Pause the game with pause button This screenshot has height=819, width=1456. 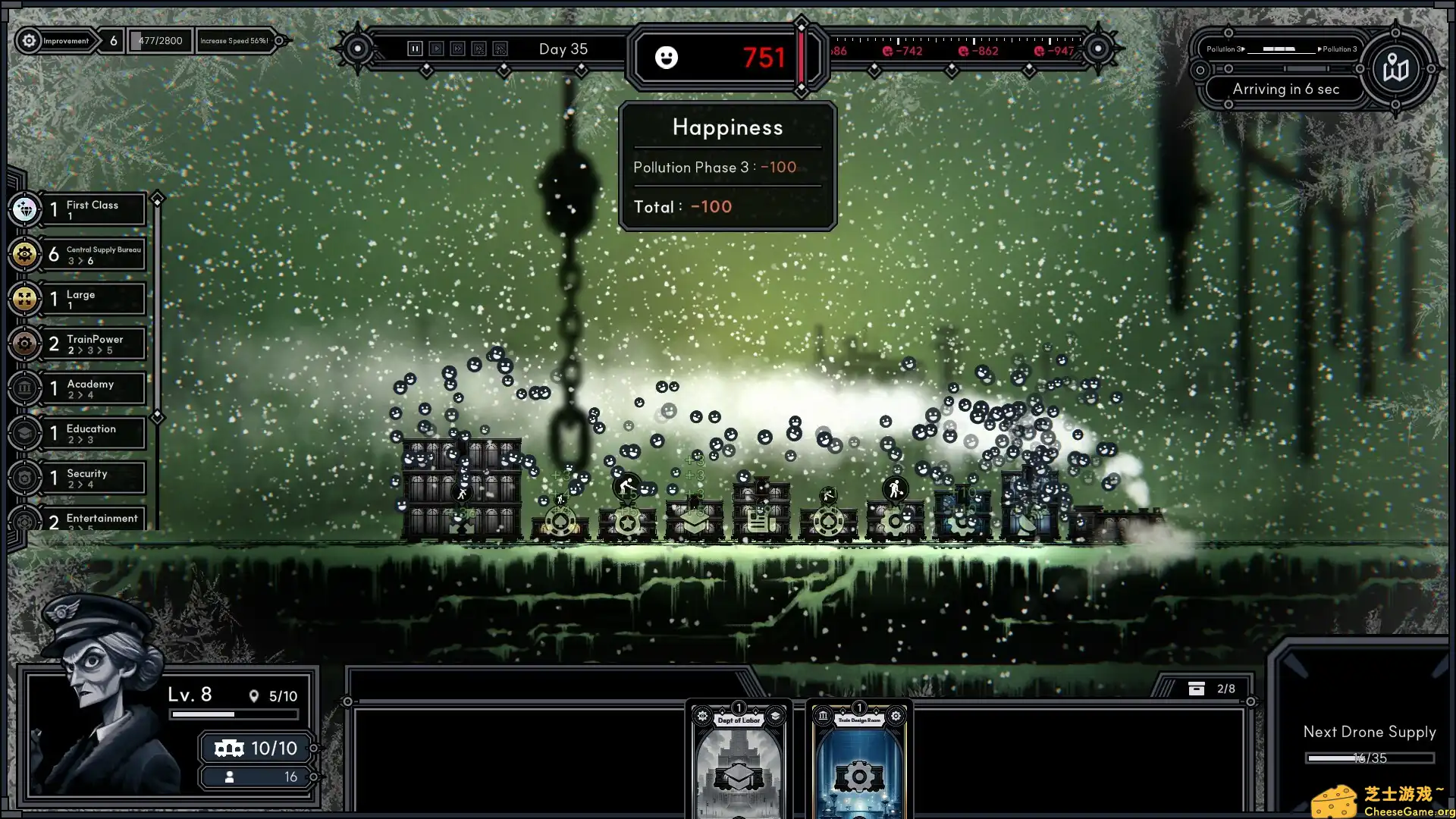(x=415, y=48)
